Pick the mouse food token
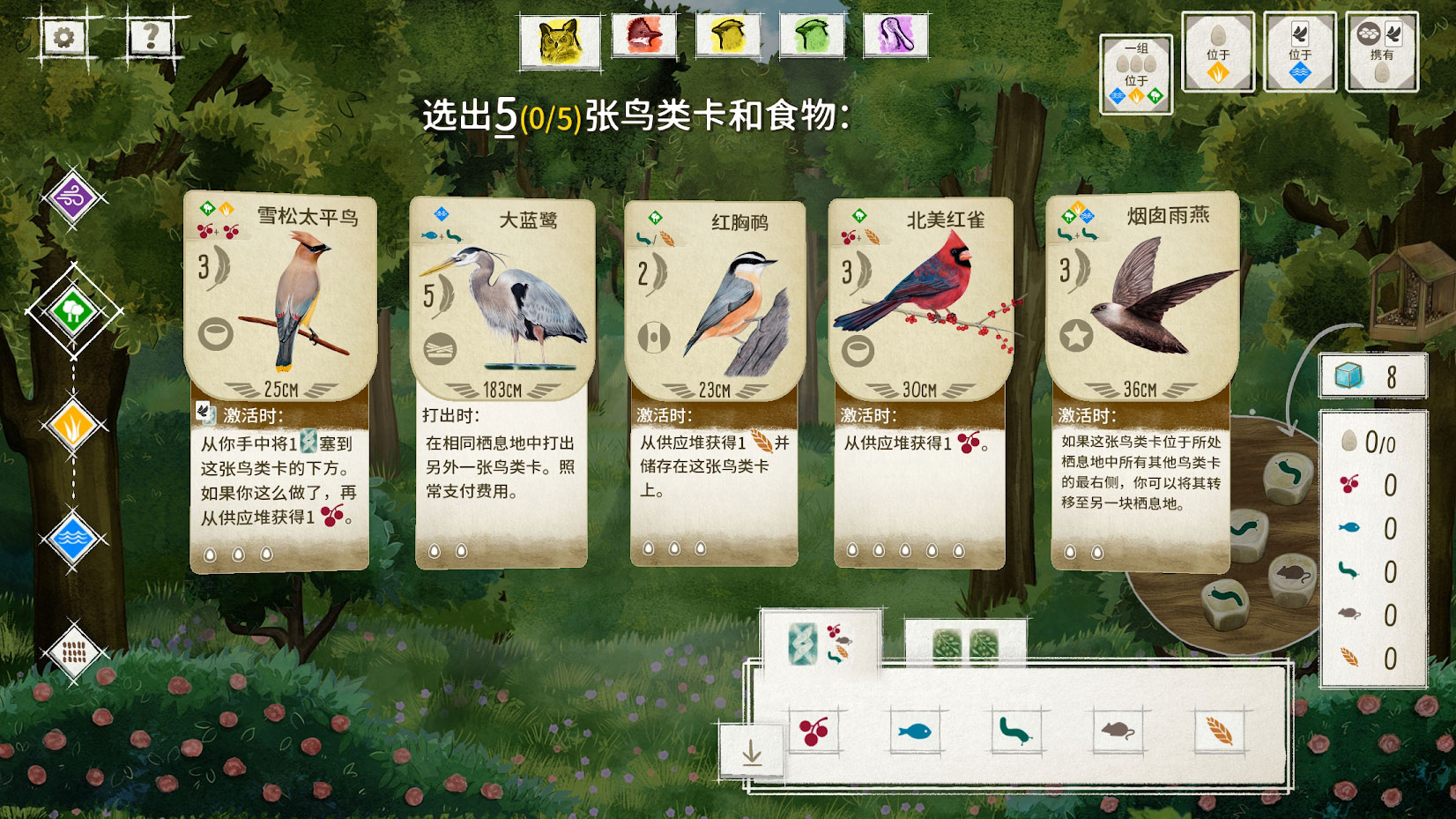This screenshot has width=1456, height=819. tap(1115, 730)
